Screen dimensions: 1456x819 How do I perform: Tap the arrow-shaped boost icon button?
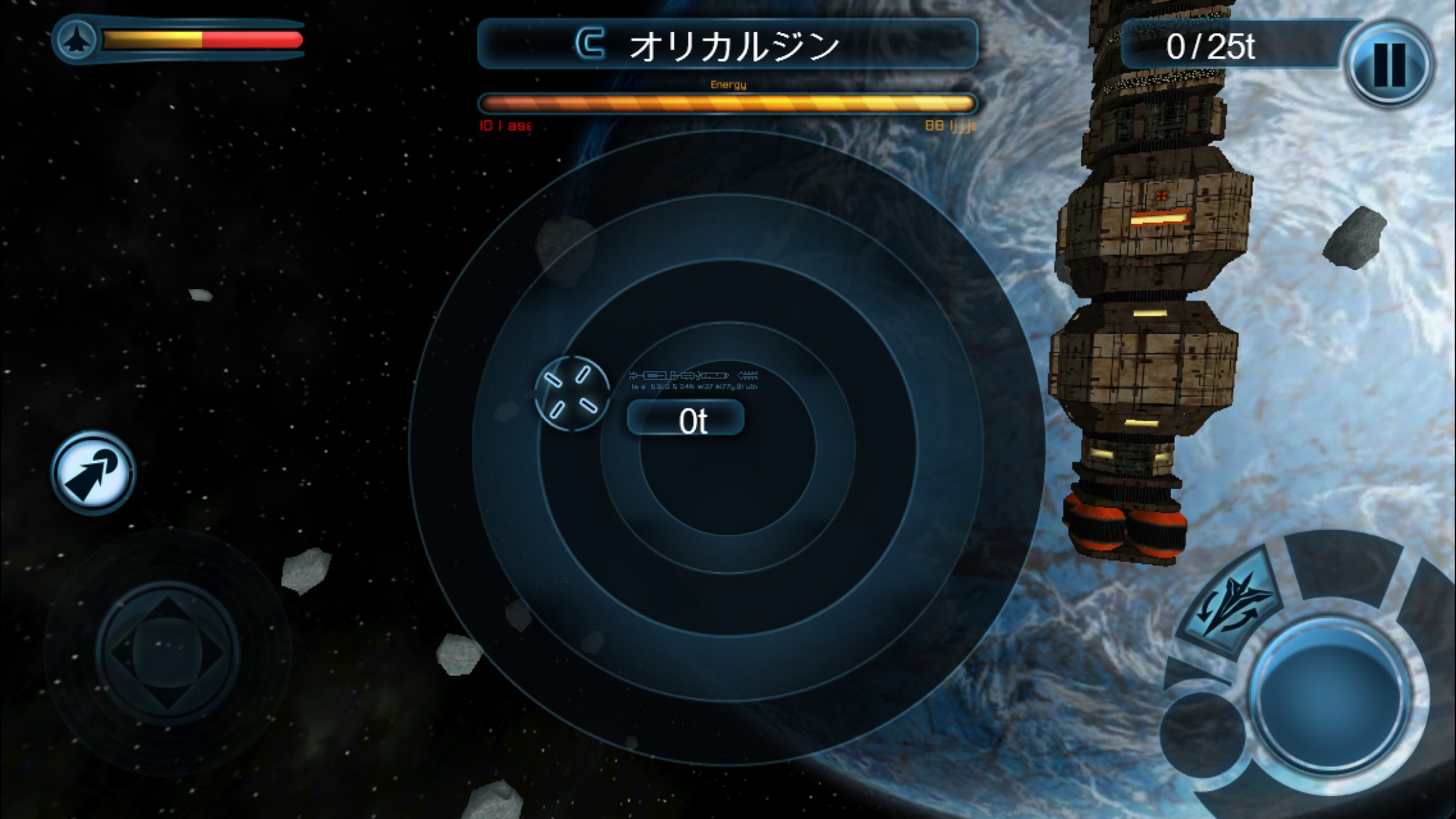pos(93,472)
